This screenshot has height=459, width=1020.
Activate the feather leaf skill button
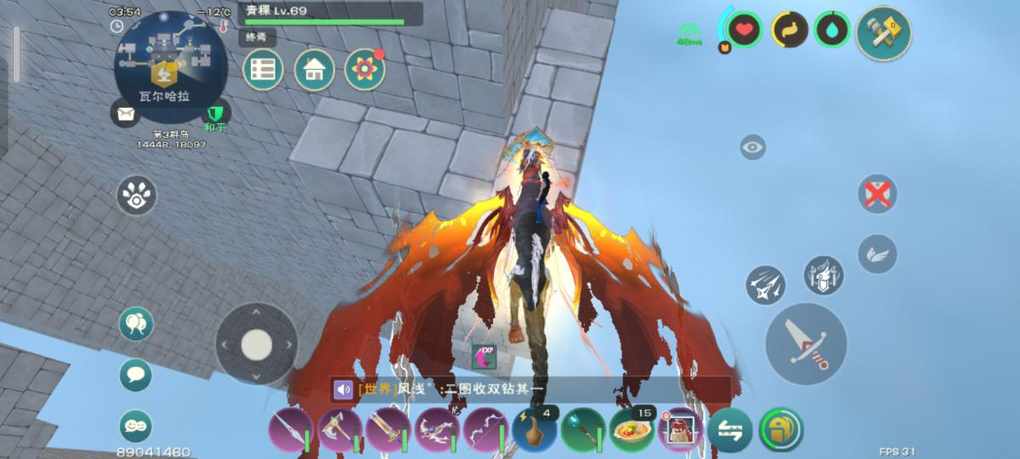877,254
